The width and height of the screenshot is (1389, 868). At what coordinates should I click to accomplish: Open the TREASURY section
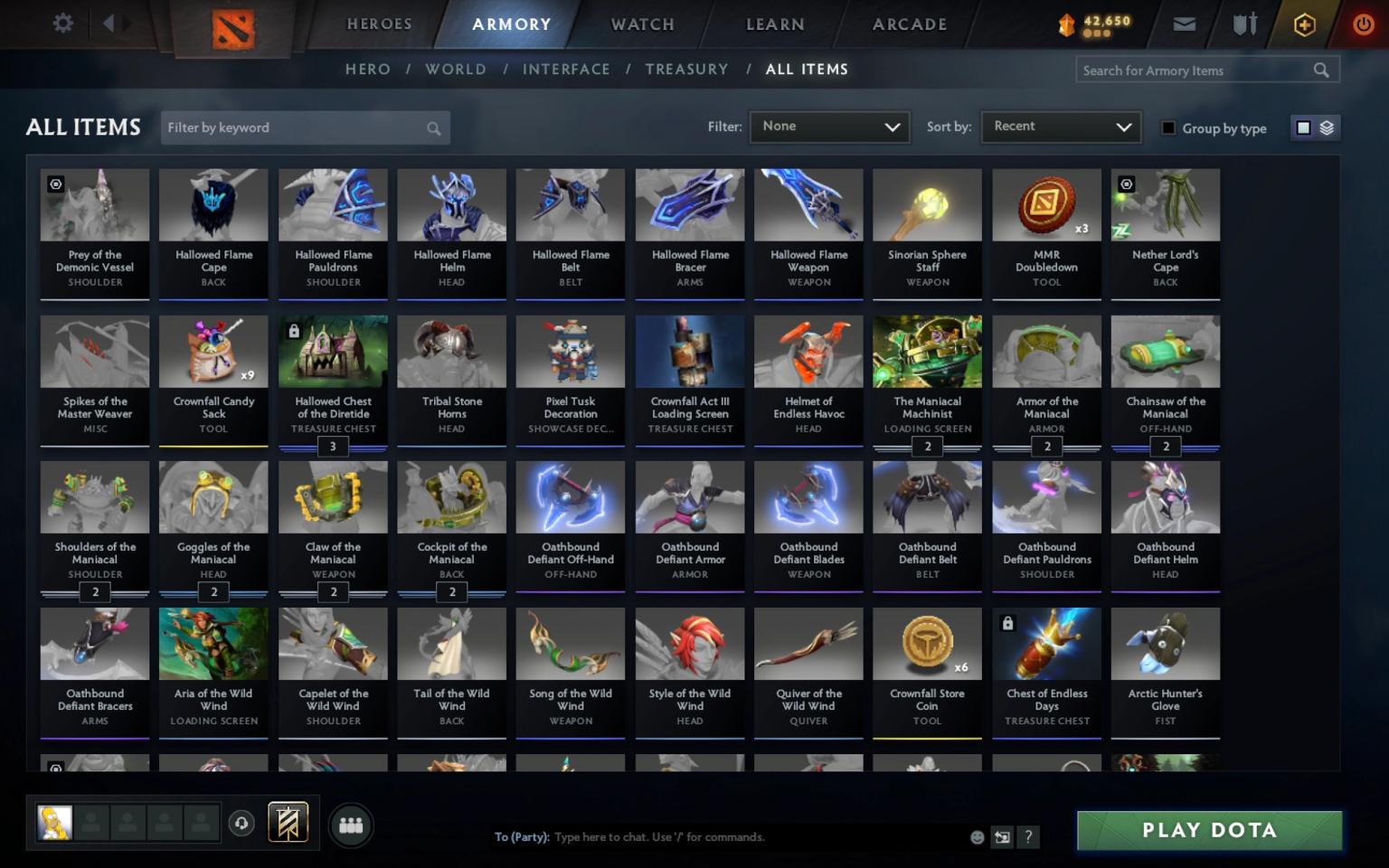[686, 69]
